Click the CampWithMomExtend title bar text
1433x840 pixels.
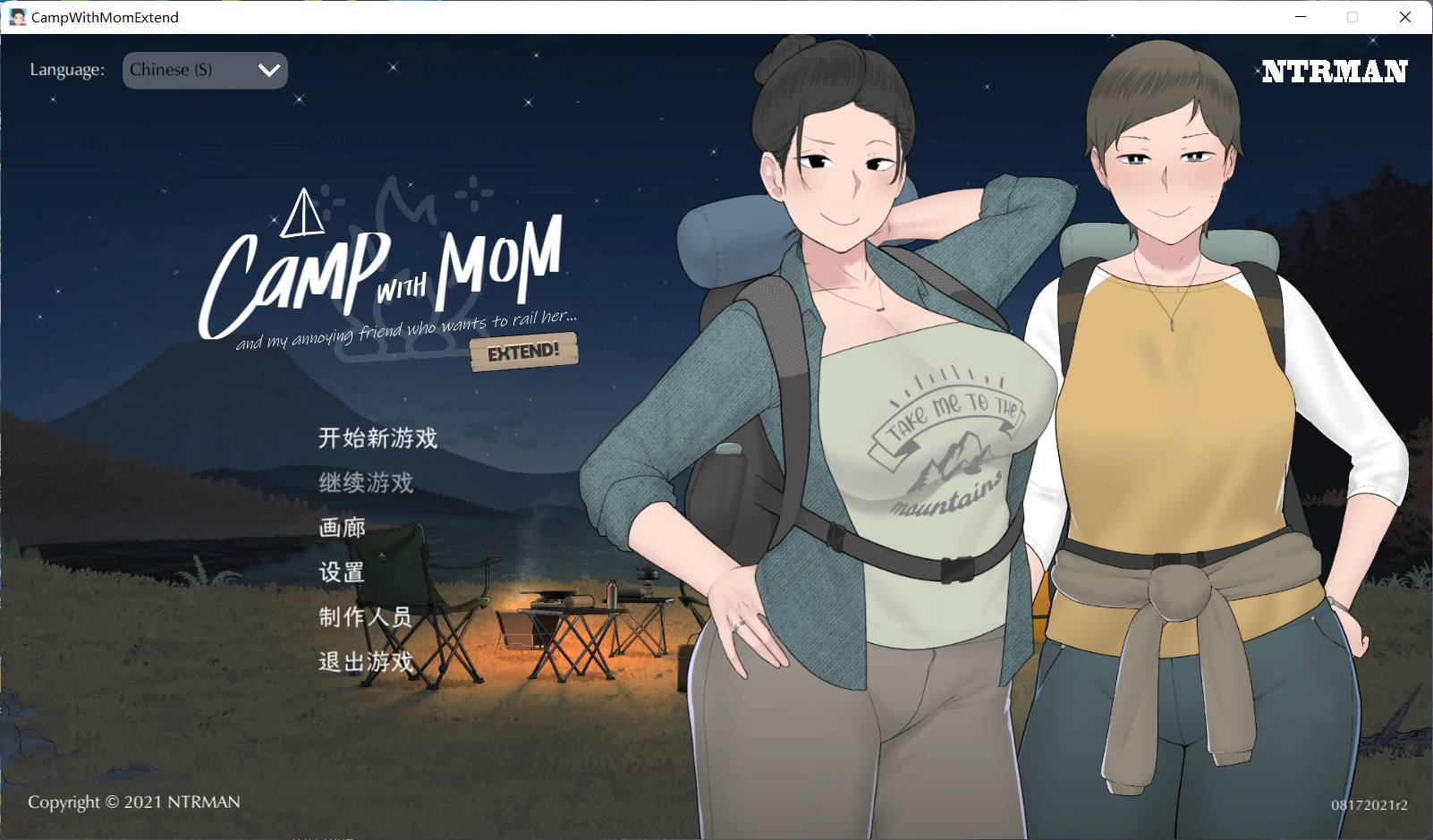pyautogui.click(x=105, y=17)
